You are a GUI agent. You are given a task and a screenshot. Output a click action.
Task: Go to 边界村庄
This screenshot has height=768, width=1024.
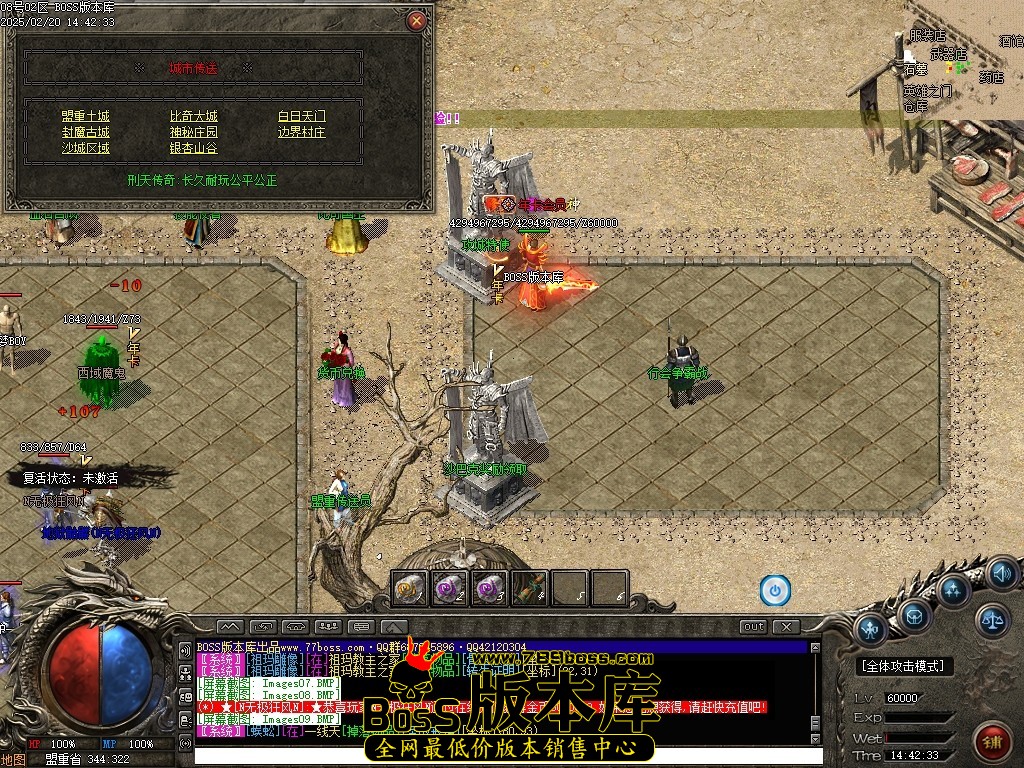[301, 132]
